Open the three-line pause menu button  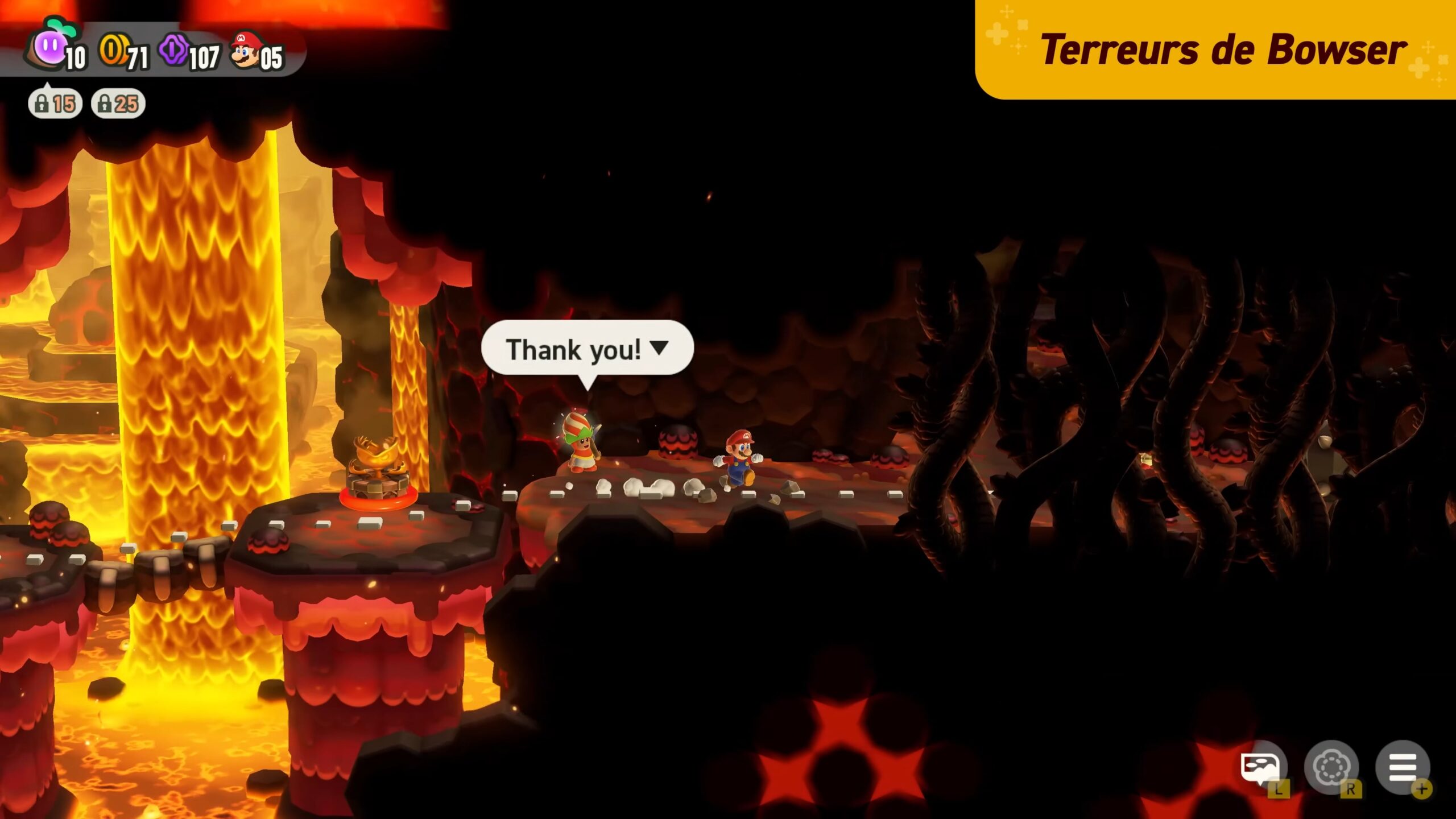[x=1402, y=767]
